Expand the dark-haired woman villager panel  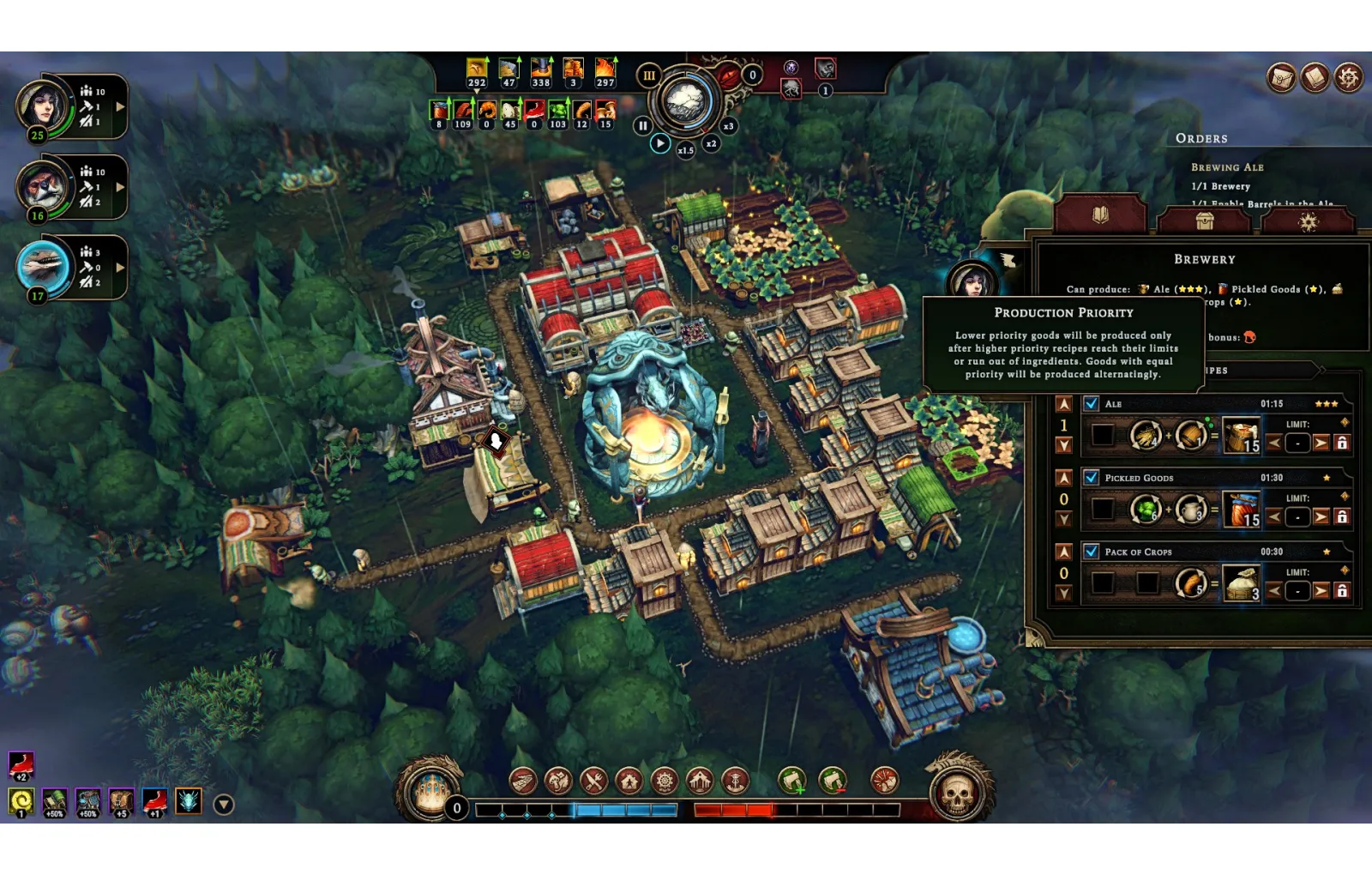[120, 107]
